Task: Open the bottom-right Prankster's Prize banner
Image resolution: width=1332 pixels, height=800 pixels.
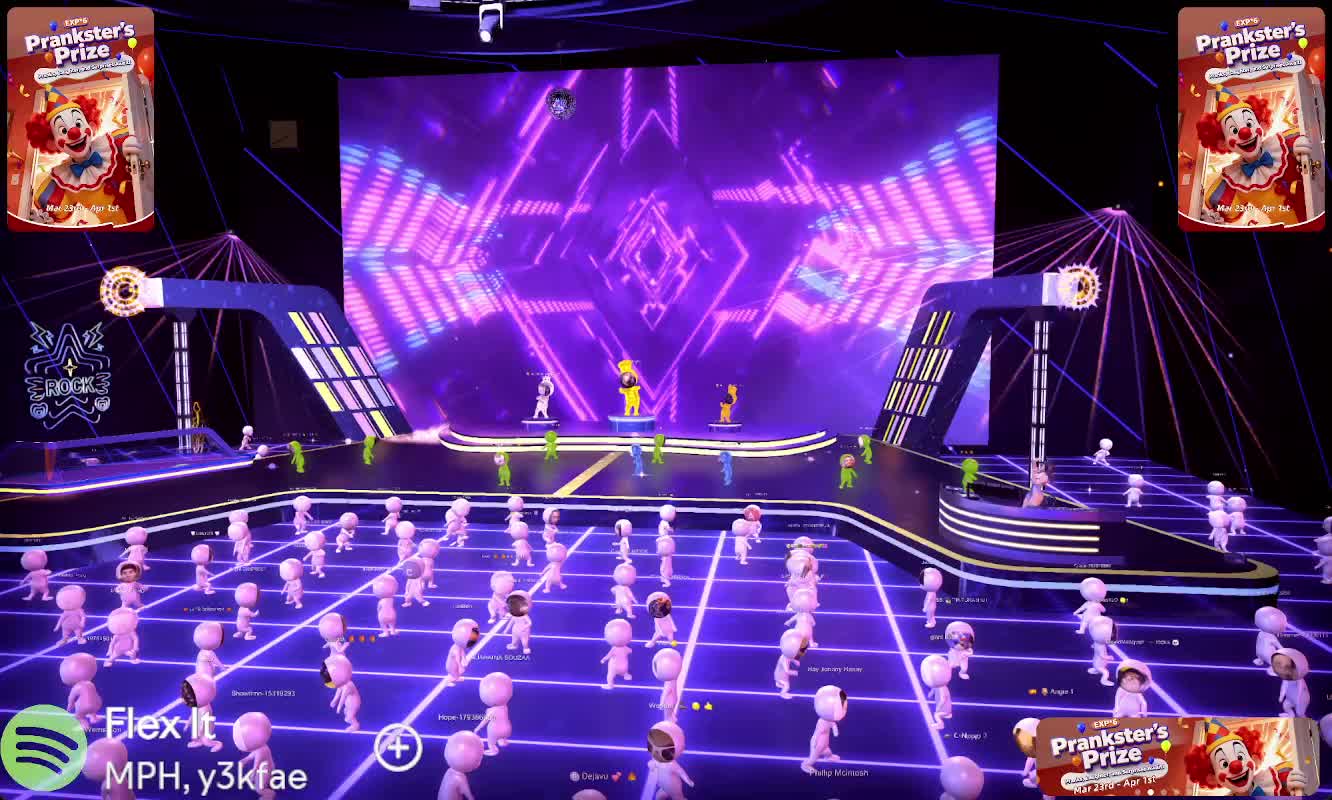Action: (1176, 756)
